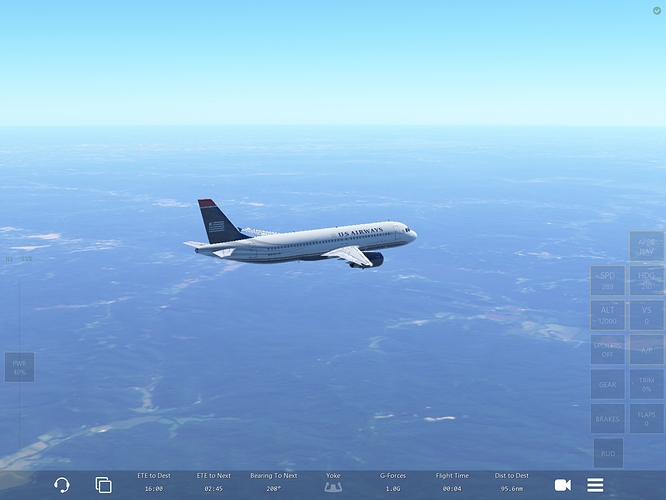Open the hamburger main menu
Screen dimensions: 666x500
(595, 485)
